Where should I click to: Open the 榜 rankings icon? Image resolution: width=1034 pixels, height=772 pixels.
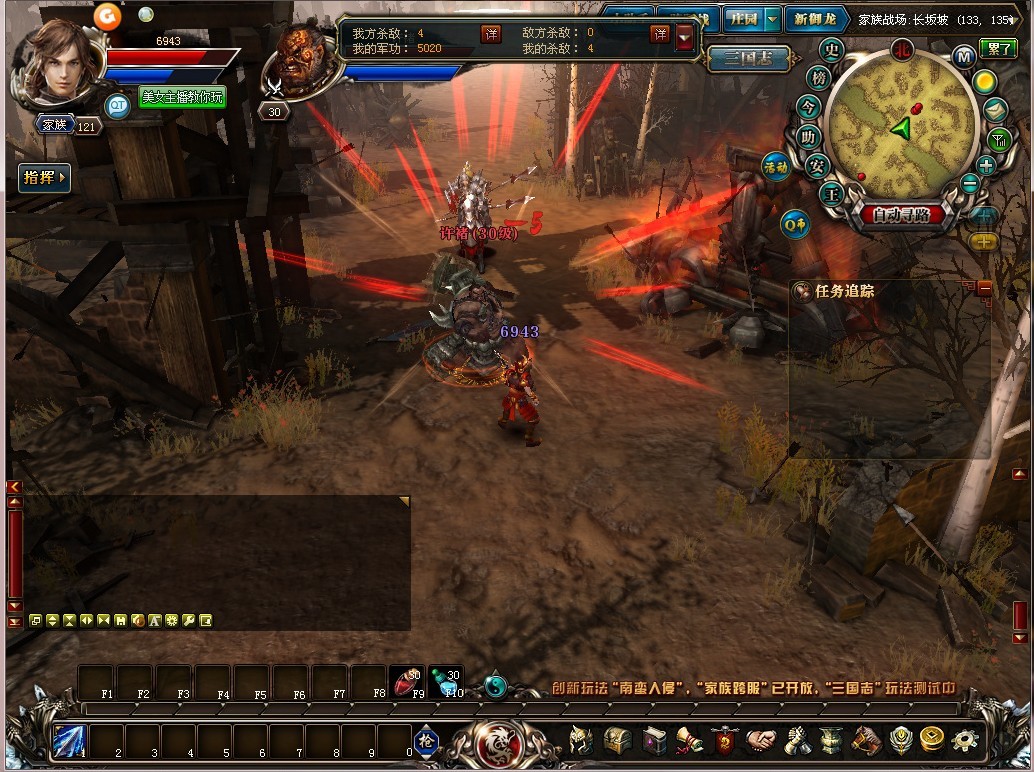tap(819, 78)
